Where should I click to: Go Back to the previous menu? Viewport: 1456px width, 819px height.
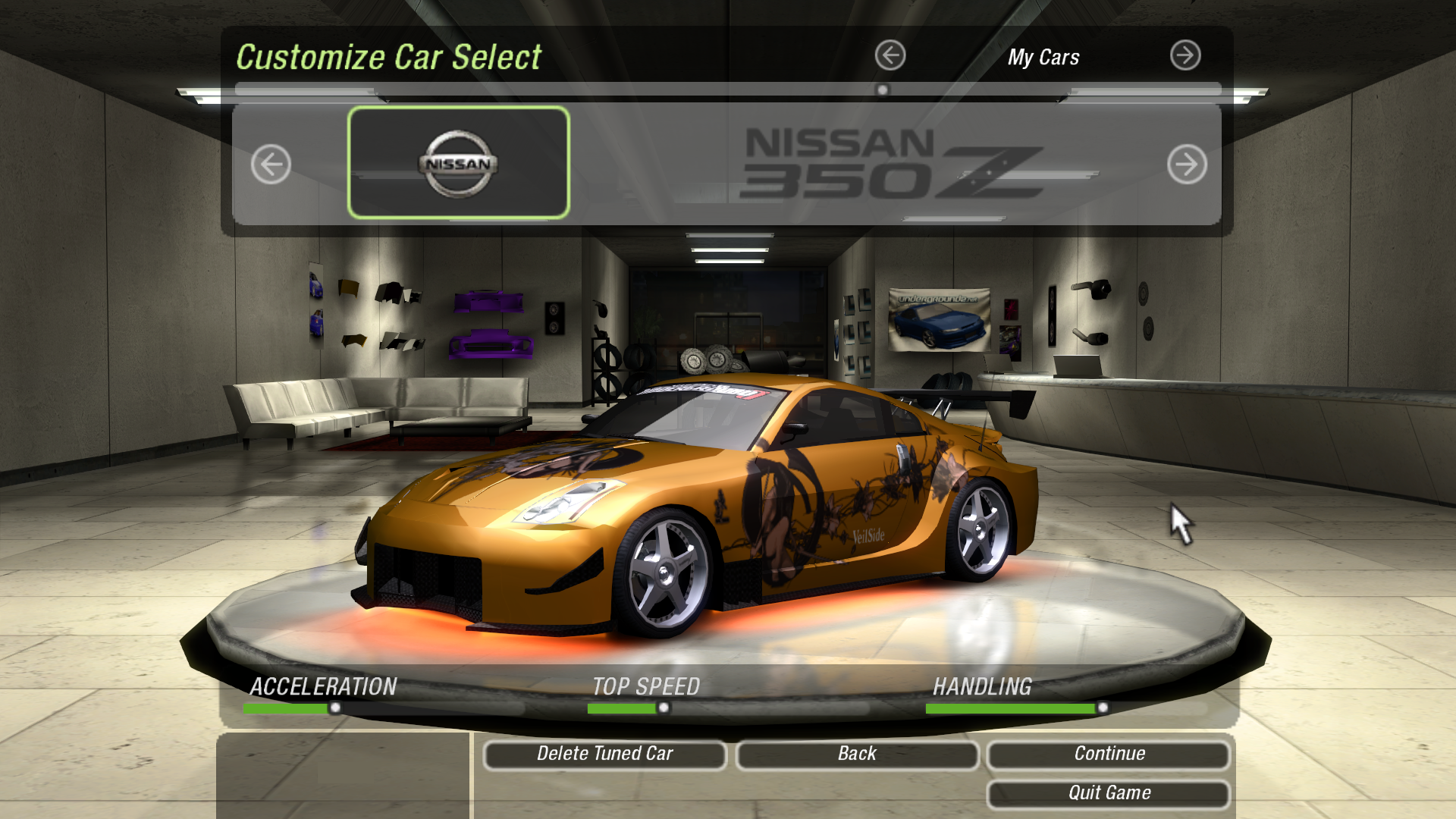tap(857, 754)
